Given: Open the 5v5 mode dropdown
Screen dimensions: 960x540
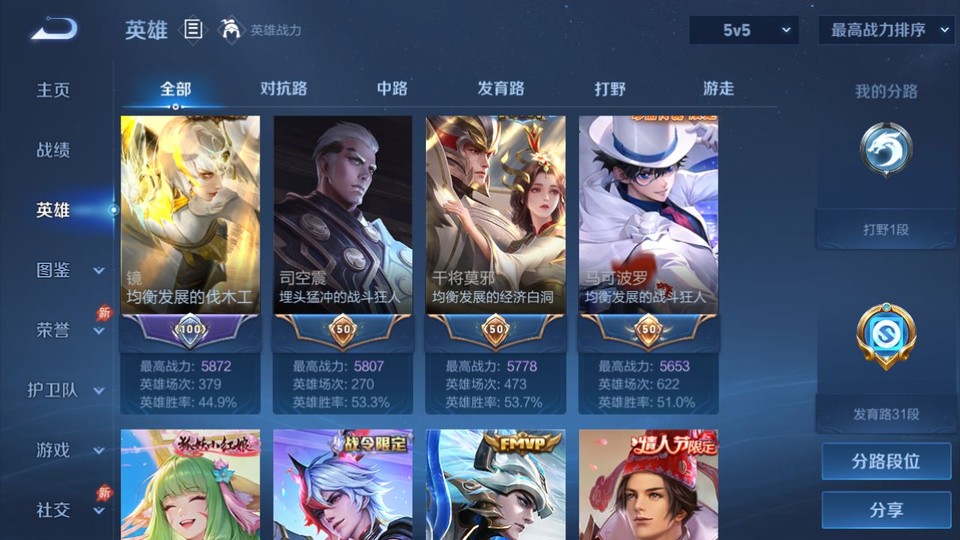Looking at the screenshot, I should [x=743, y=30].
